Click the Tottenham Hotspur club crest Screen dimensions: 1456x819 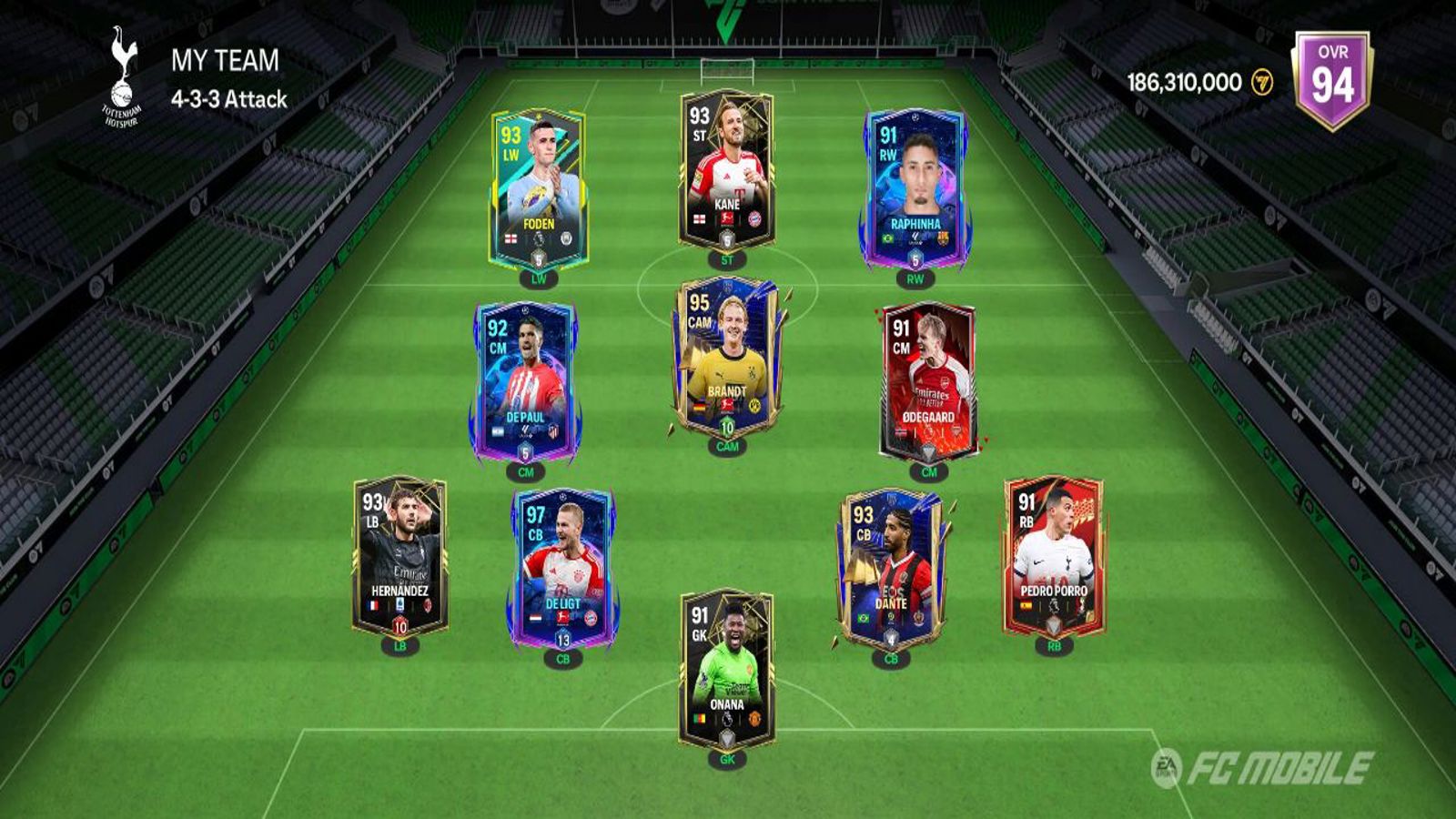click(x=121, y=76)
